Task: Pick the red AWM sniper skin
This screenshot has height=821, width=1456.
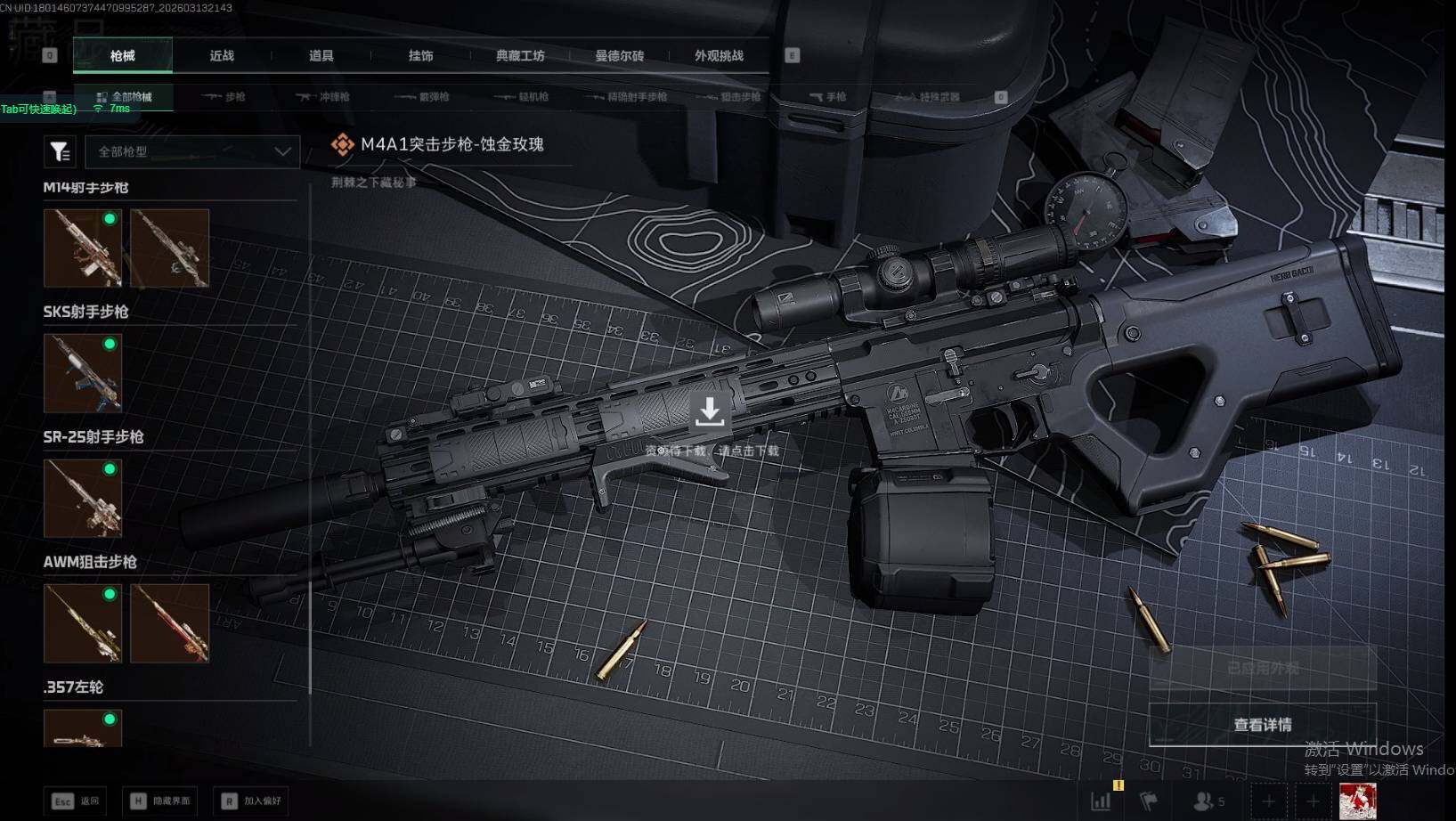Action: click(169, 623)
